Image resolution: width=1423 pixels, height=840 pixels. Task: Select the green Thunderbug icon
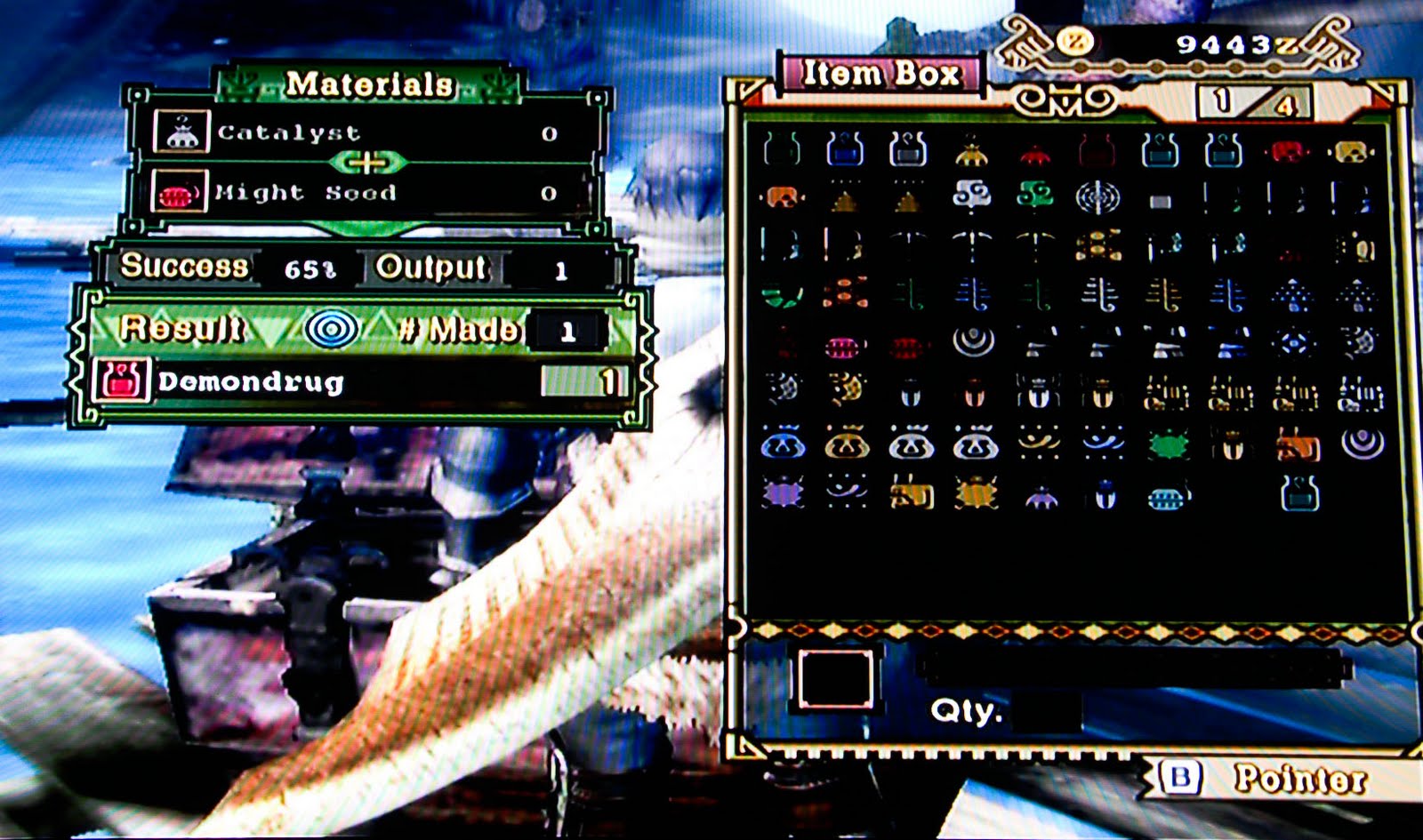[x=1168, y=442]
